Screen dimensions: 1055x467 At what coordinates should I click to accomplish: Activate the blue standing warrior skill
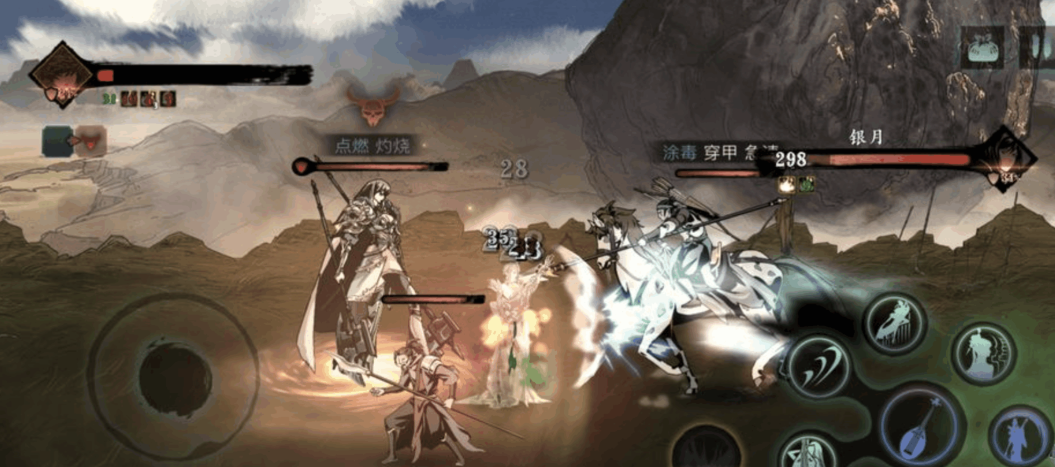(1020, 435)
